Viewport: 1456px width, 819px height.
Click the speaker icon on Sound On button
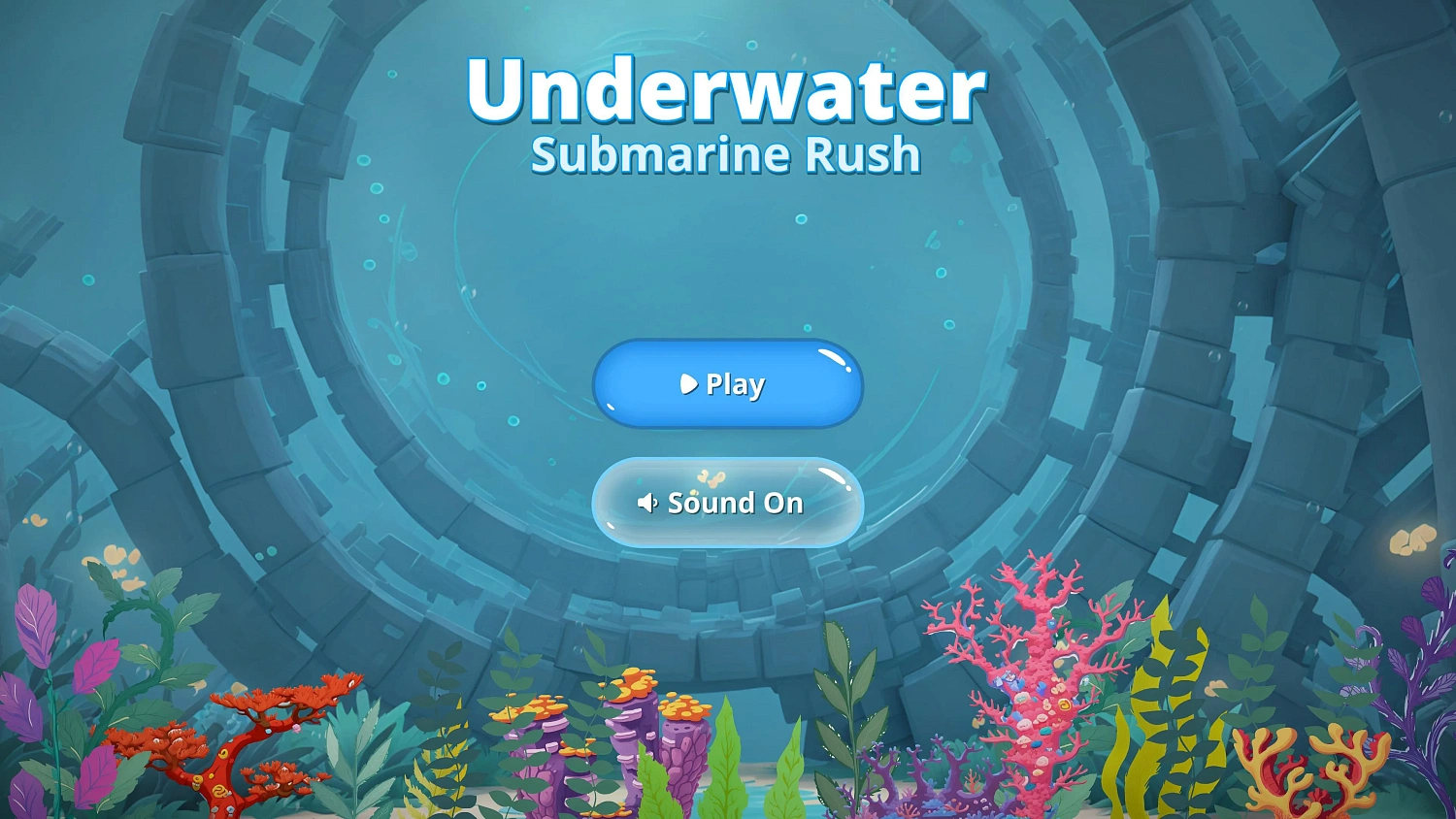[648, 503]
